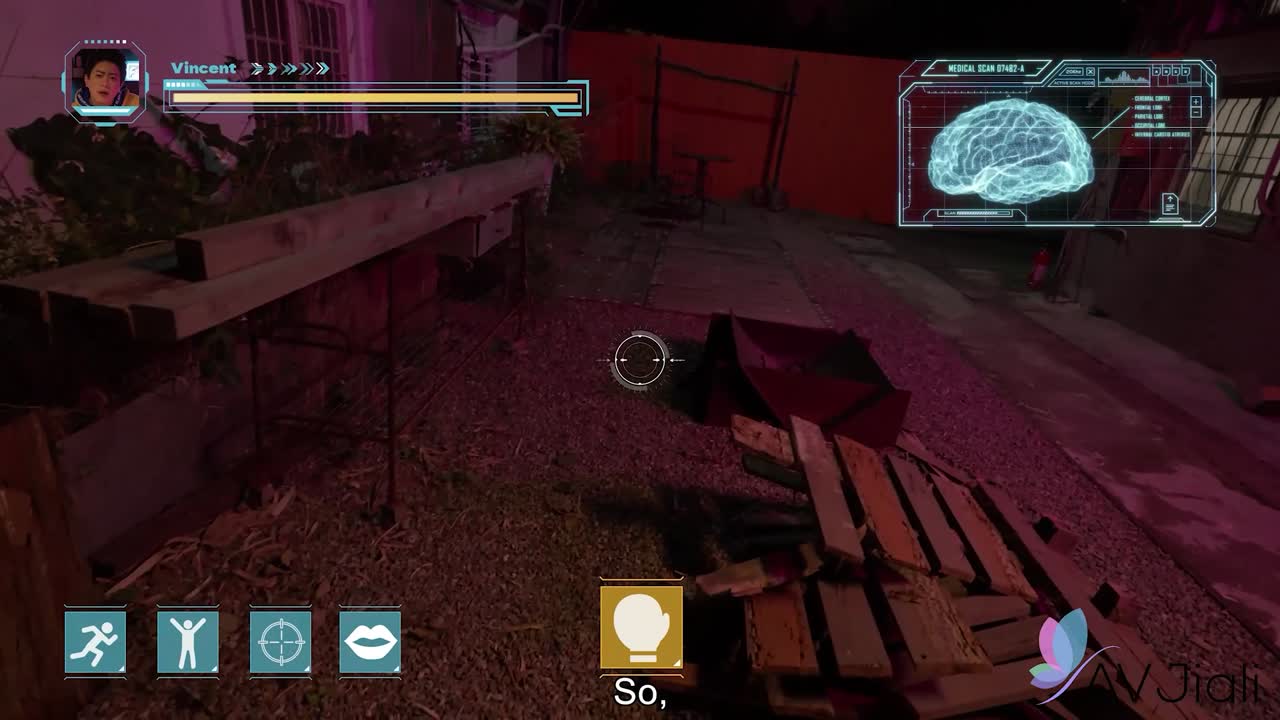Click the document upload icon in scan panel

pos(1169,204)
